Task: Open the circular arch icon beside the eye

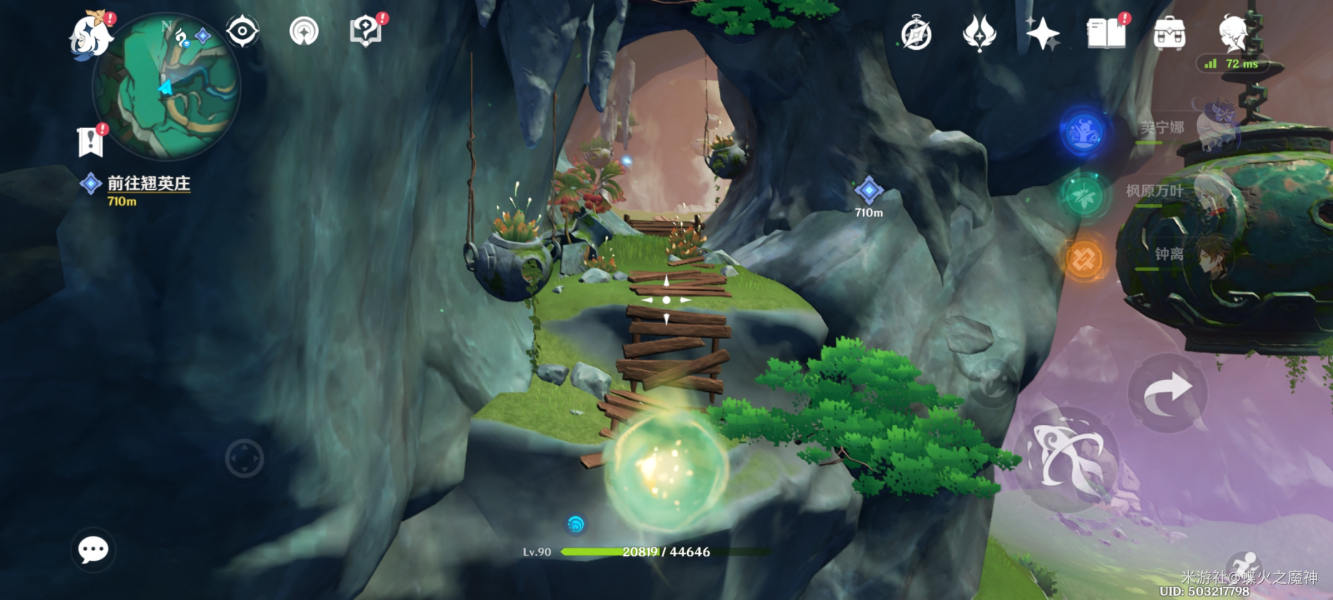Action: point(304,31)
